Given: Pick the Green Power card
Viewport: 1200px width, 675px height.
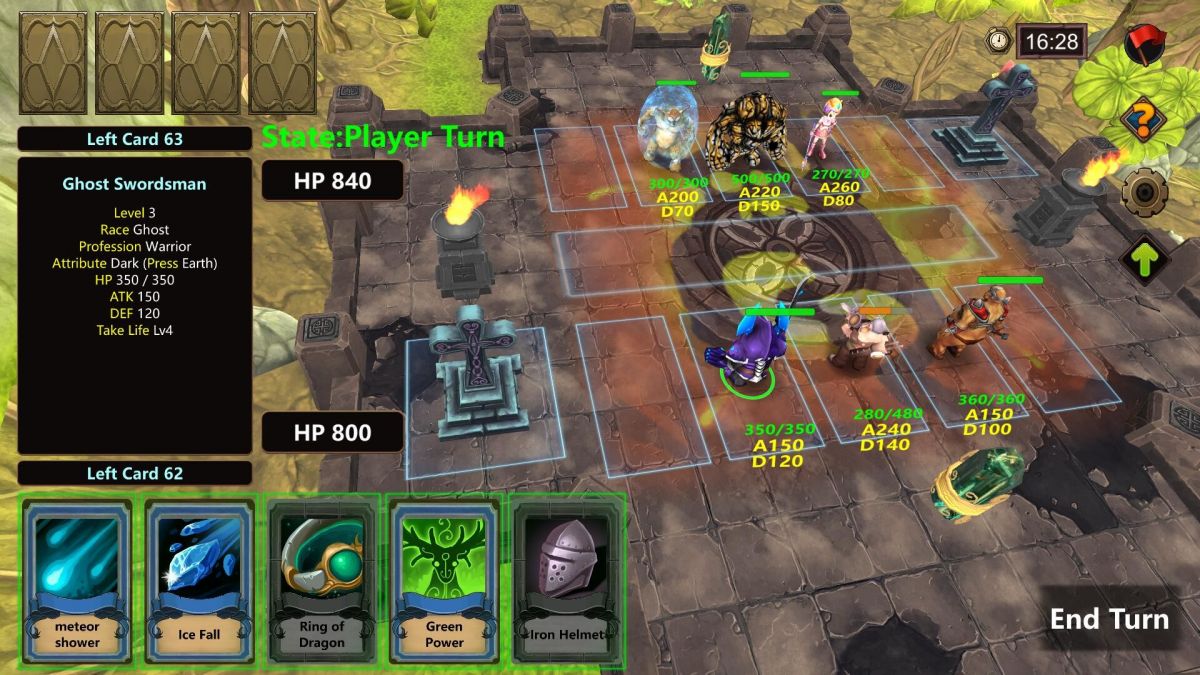Looking at the screenshot, I should (444, 579).
